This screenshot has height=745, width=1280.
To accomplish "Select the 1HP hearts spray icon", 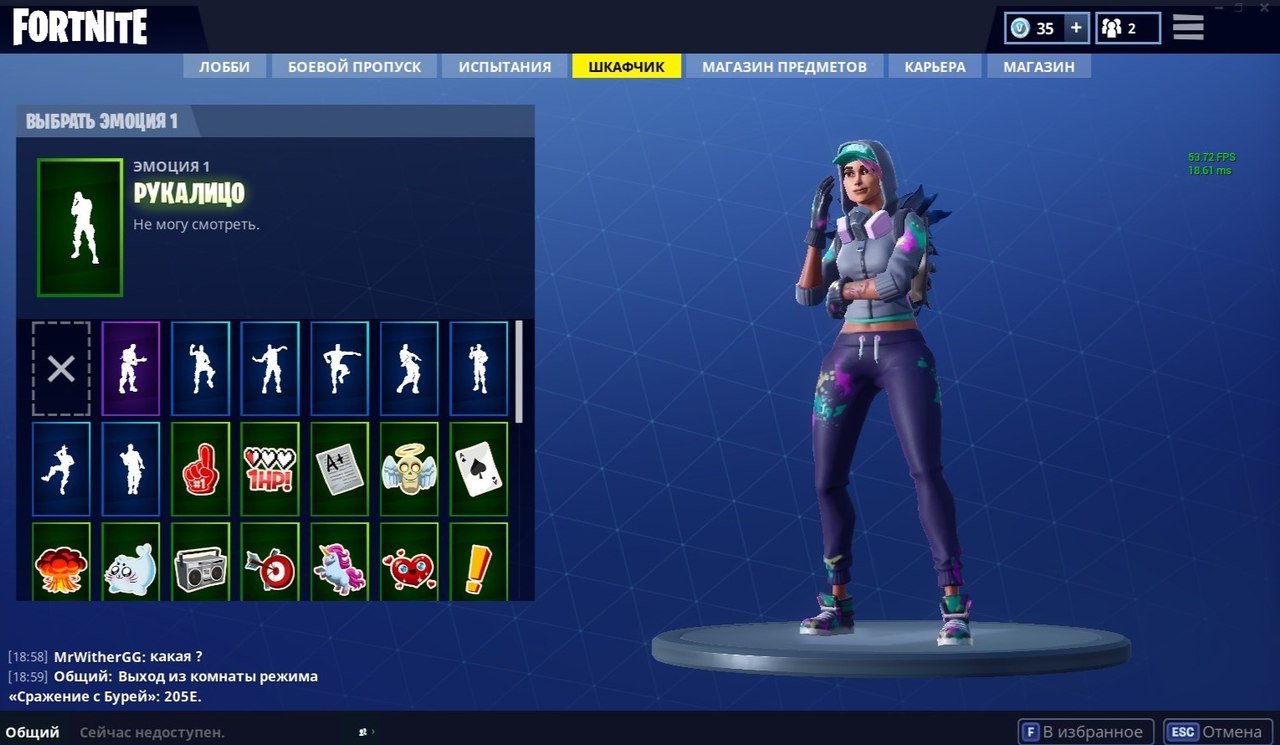I will pyautogui.click(x=270, y=470).
